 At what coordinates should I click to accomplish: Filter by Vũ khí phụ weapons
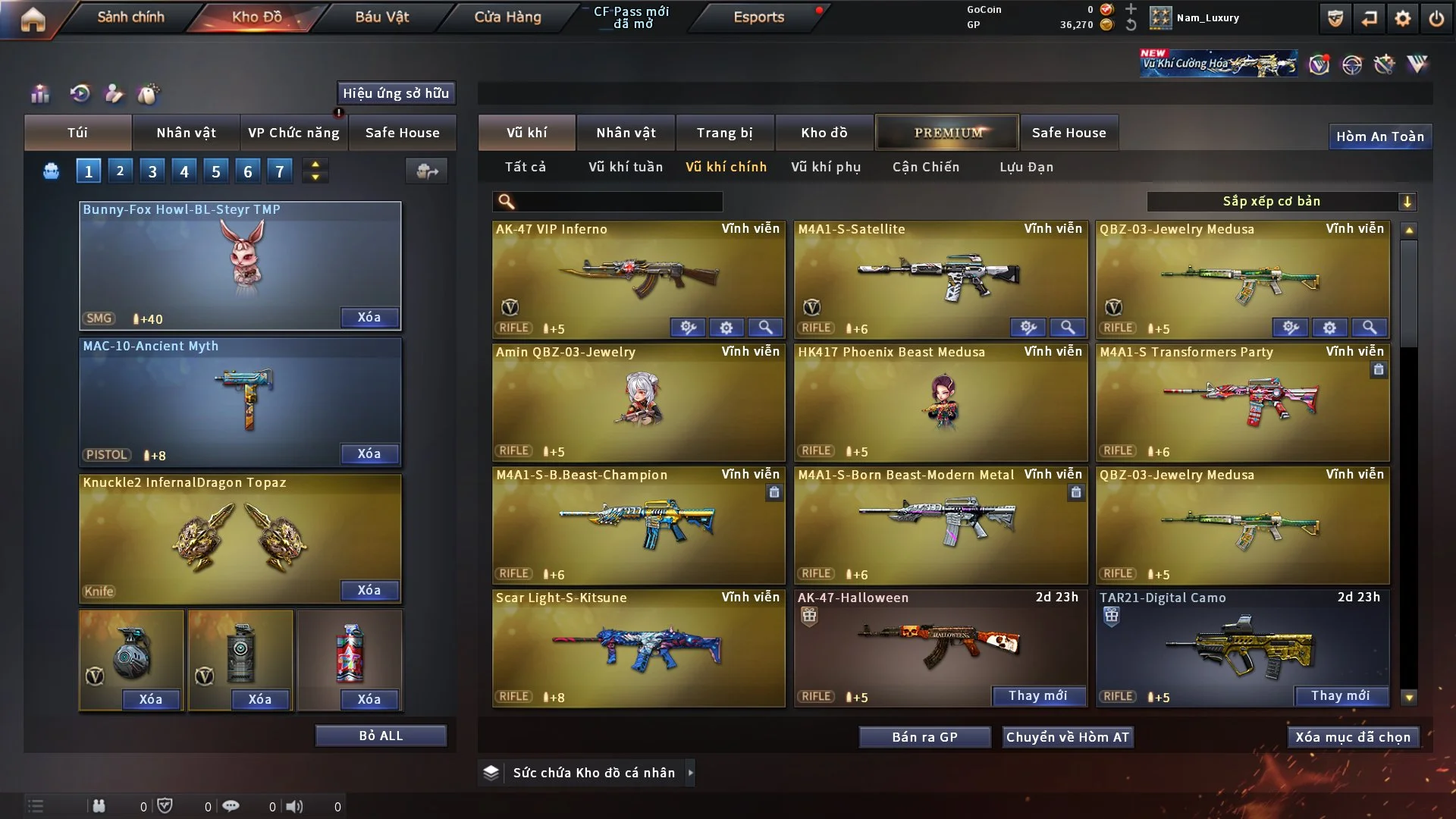tap(825, 167)
